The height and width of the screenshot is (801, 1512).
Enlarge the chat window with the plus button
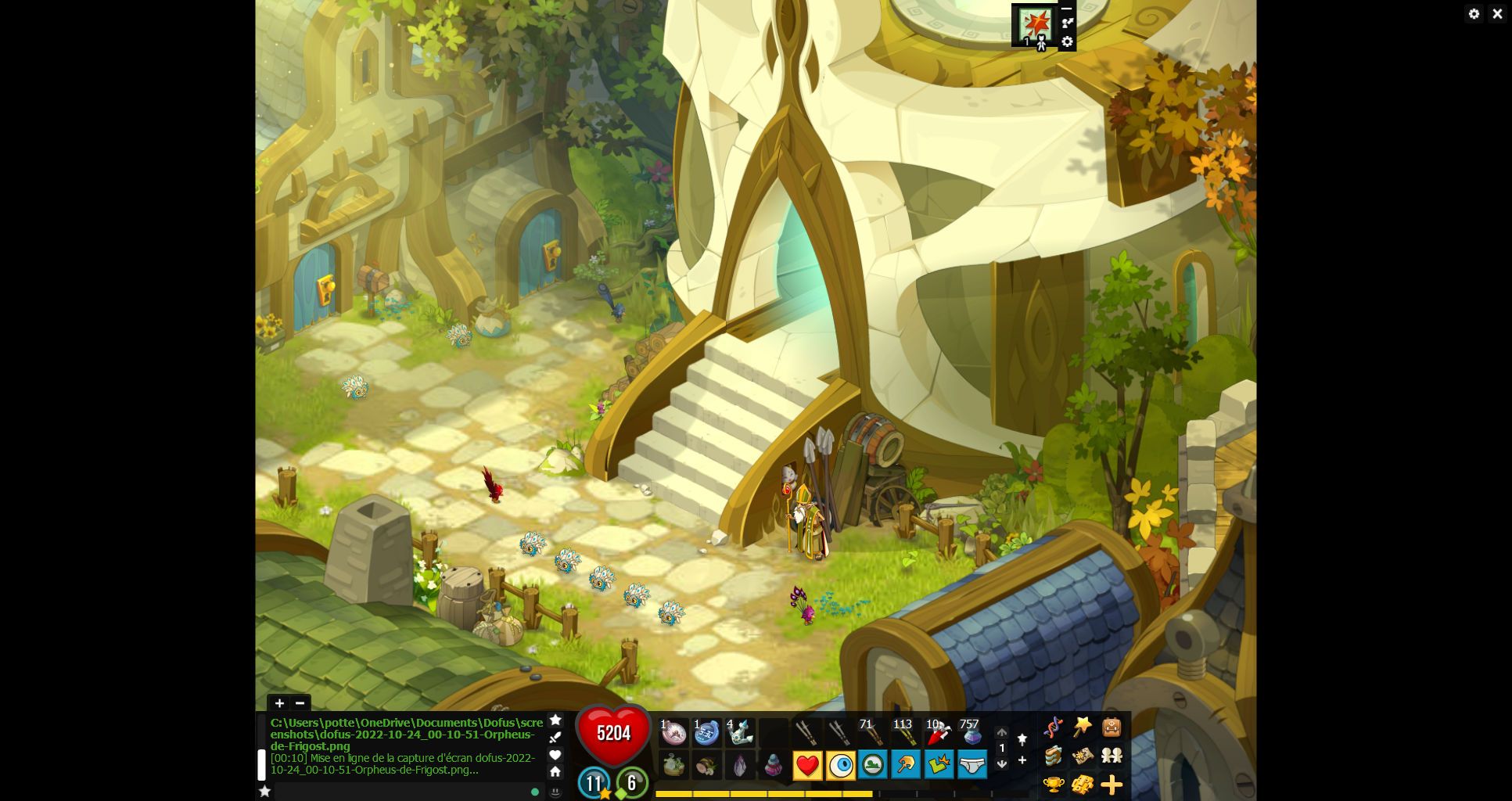pyautogui.click(x=279, y=703)
